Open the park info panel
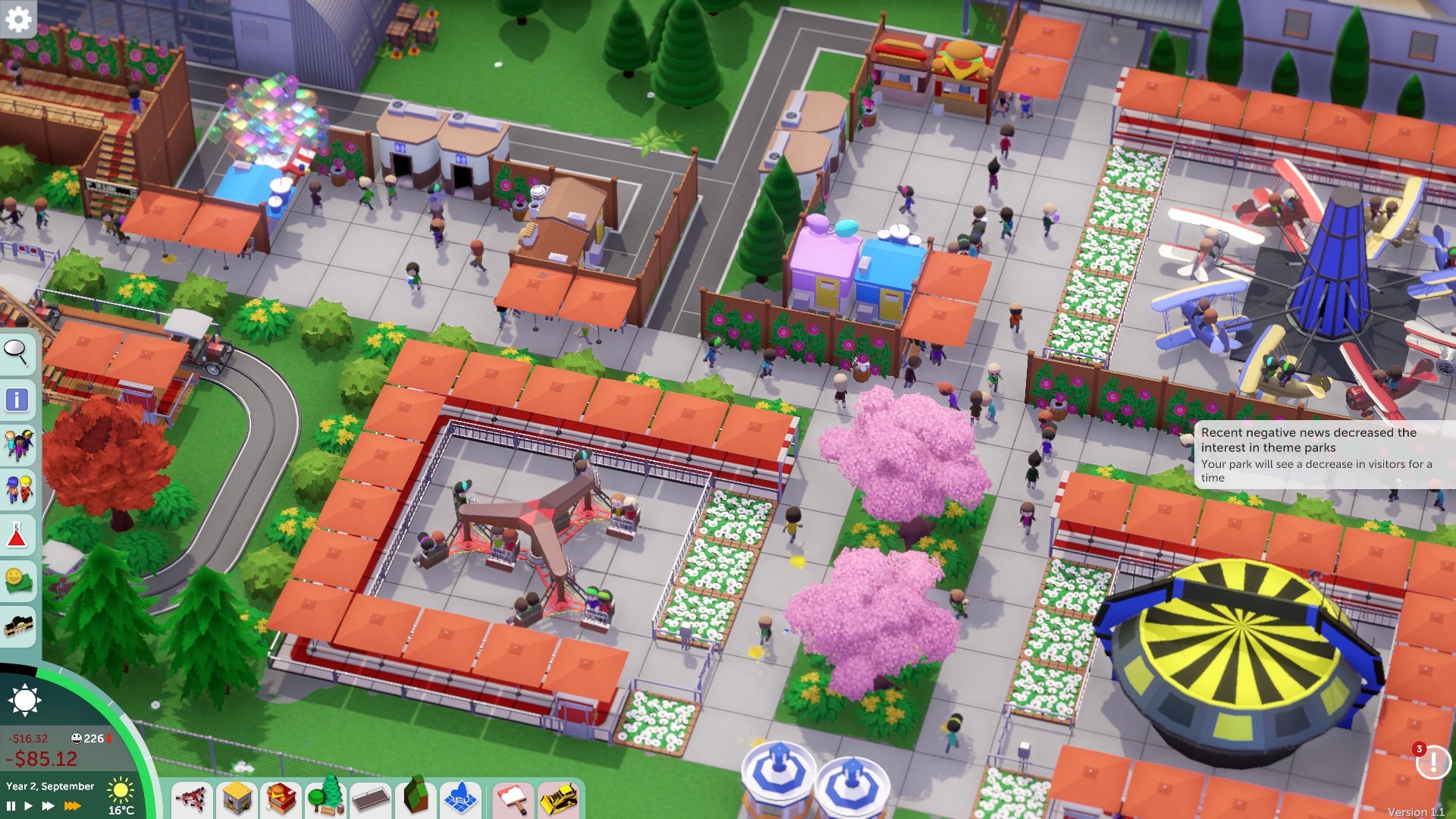The image size is (1456, 819). (x=19, y=398)
